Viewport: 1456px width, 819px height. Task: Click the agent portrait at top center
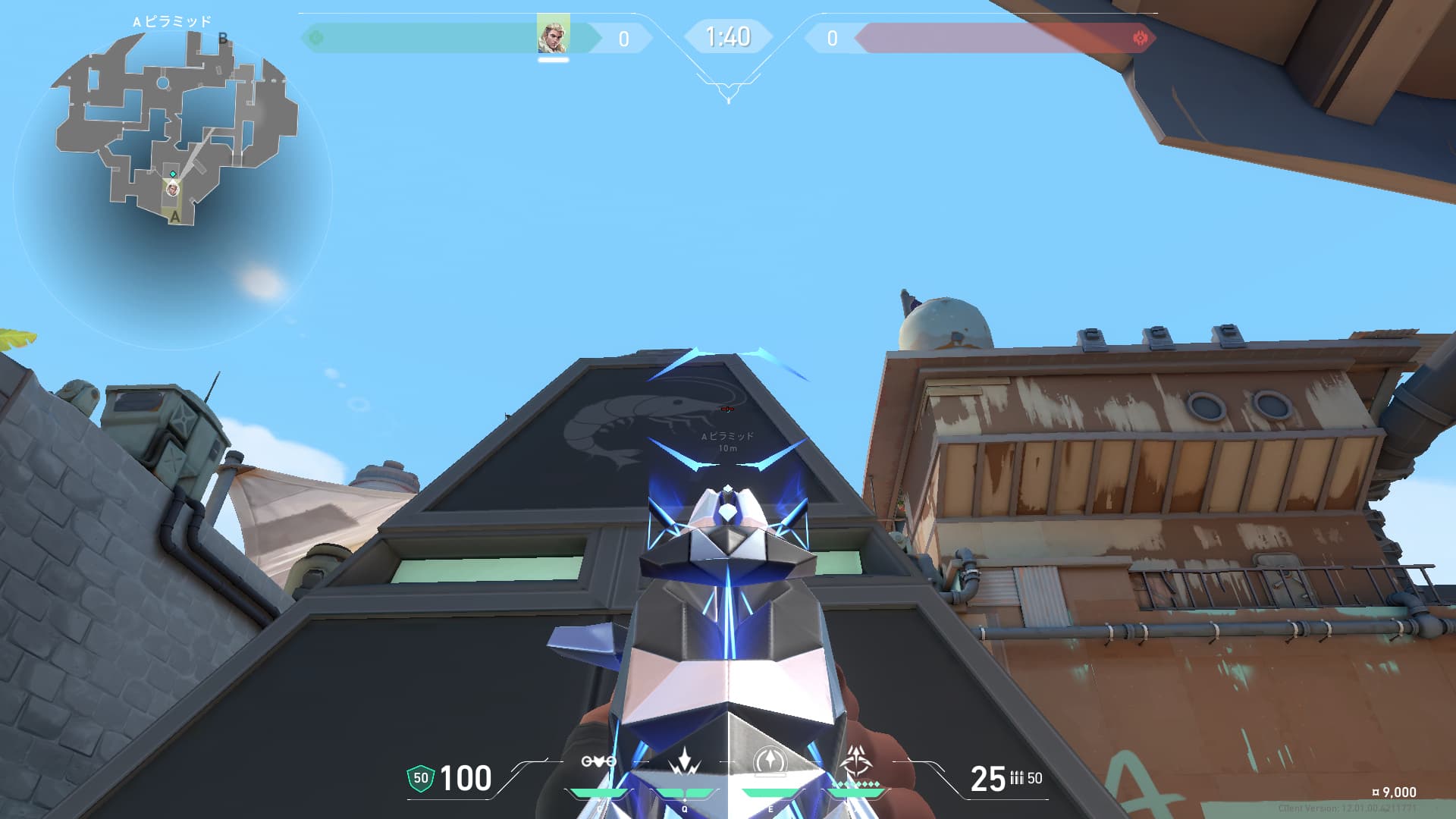(552, 35)
